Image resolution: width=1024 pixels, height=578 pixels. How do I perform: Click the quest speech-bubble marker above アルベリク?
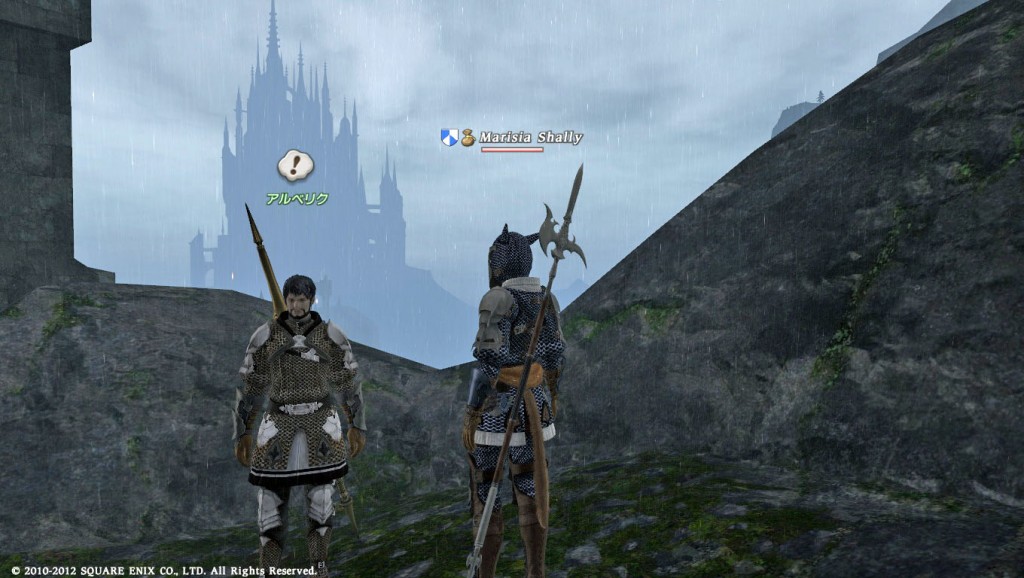296,165
